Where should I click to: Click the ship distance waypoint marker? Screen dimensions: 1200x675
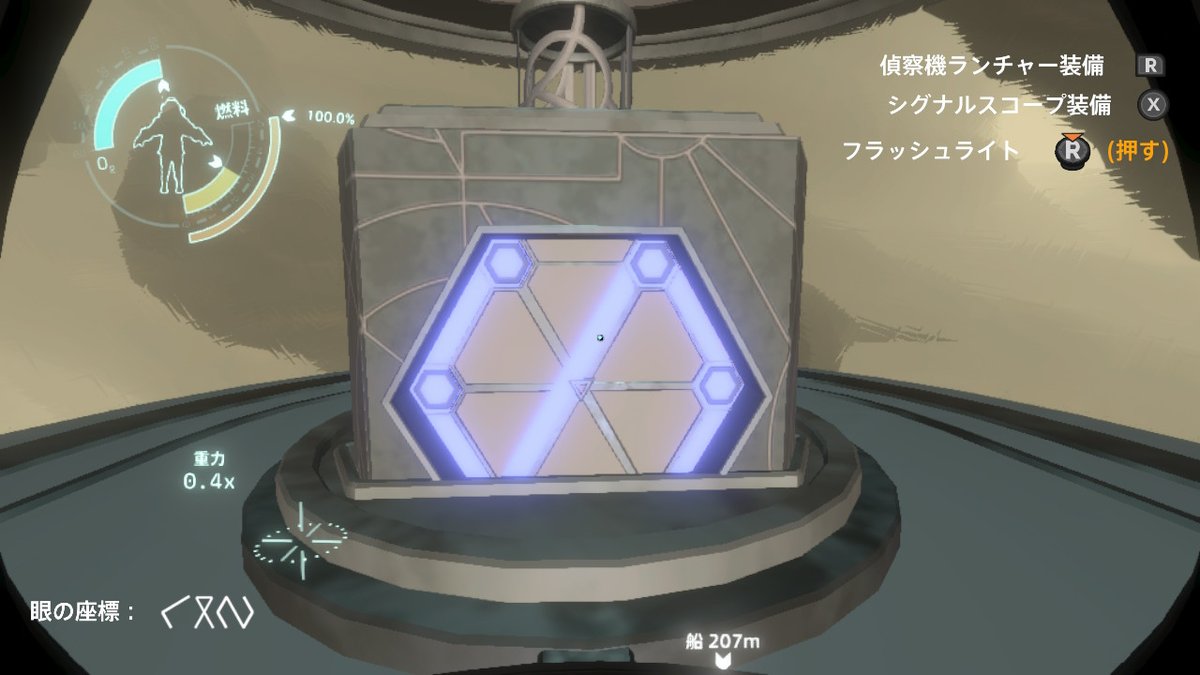click(x=720, y=659)
